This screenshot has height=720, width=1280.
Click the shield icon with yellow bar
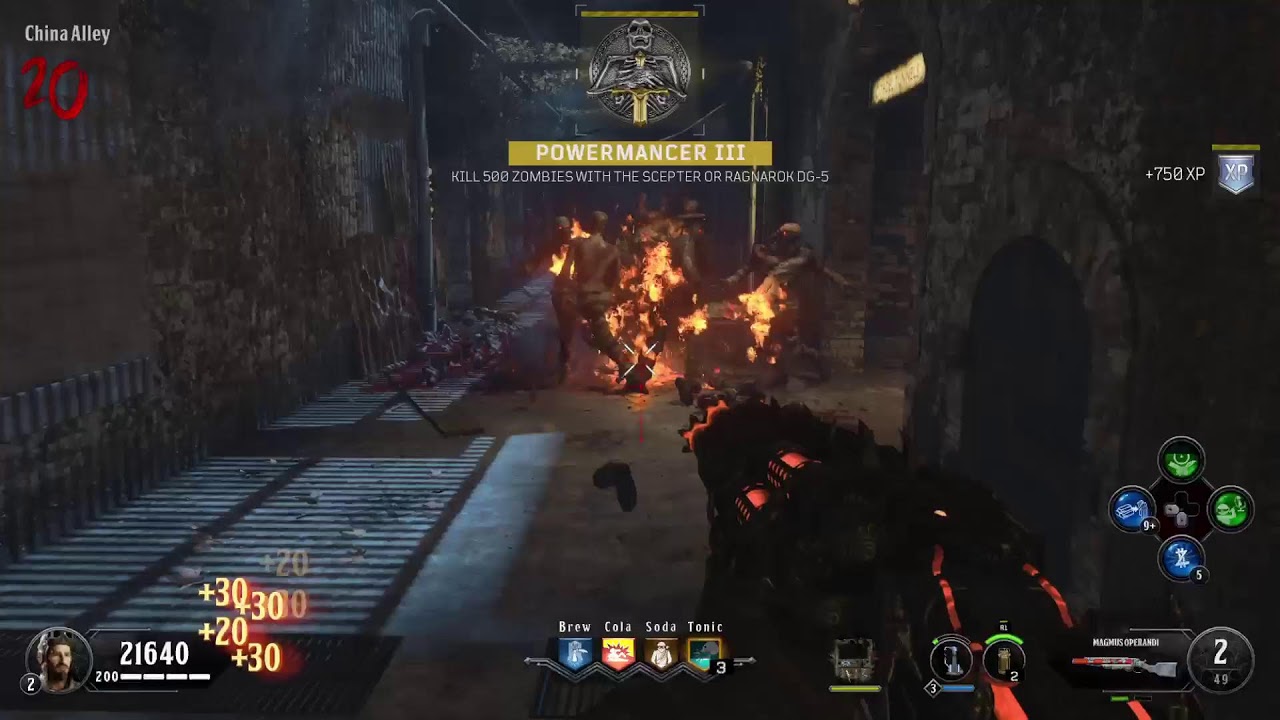(x=854, y=662)
